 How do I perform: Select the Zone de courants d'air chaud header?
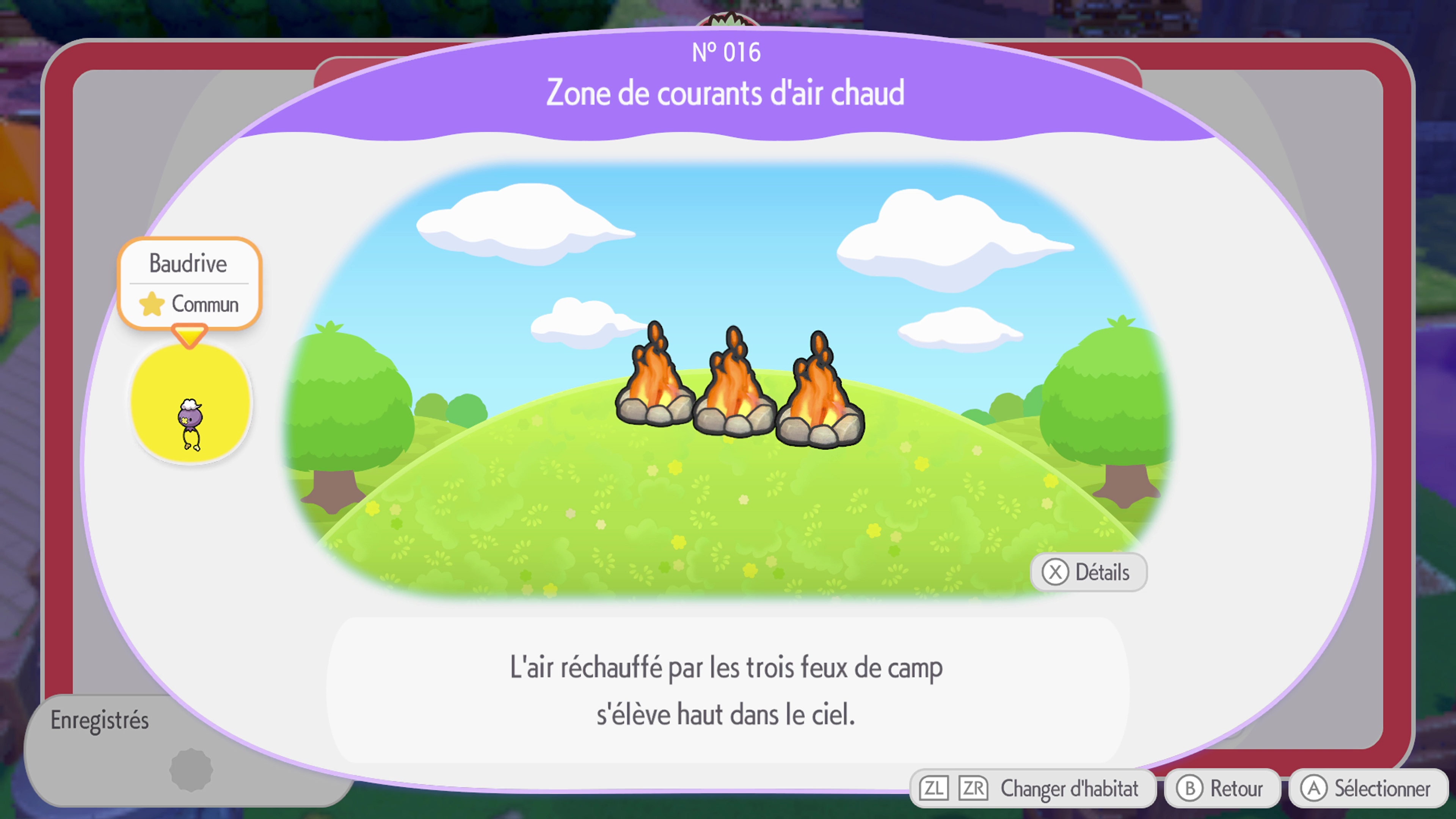coord(728,93)
